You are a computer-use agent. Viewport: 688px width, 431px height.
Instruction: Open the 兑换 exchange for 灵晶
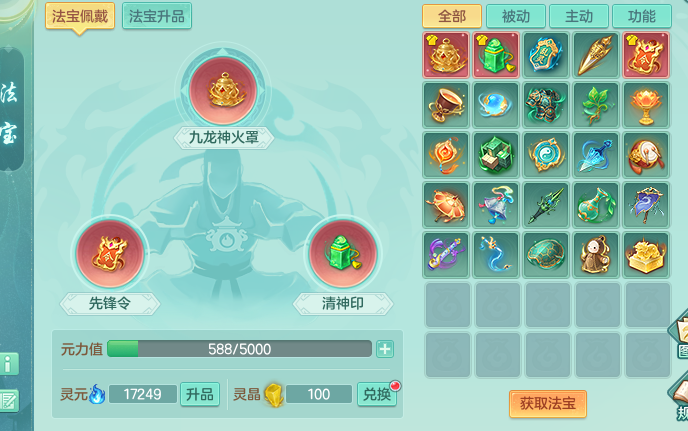point(376,394)
